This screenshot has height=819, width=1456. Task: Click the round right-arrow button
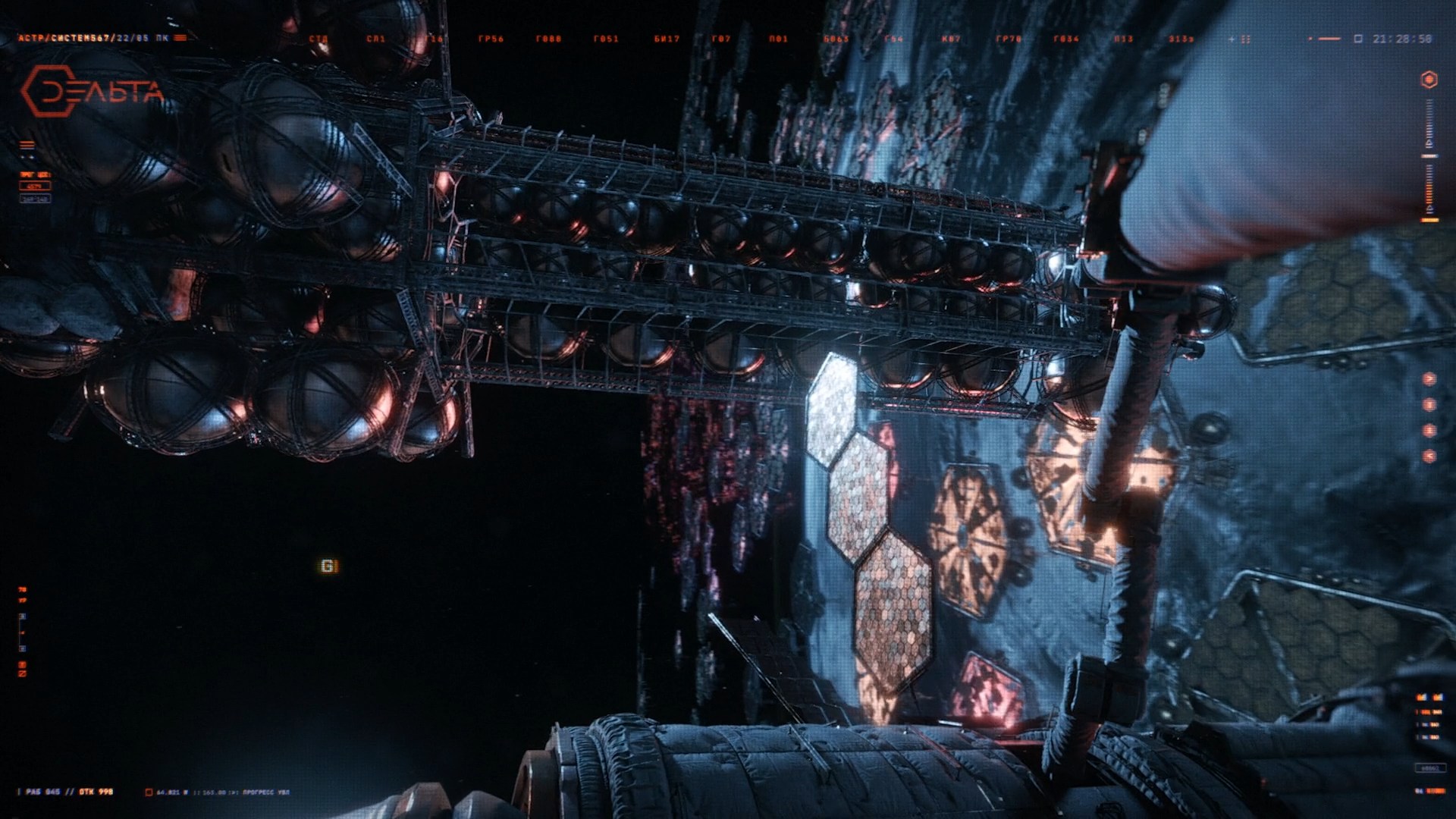tap(1429, 378)
